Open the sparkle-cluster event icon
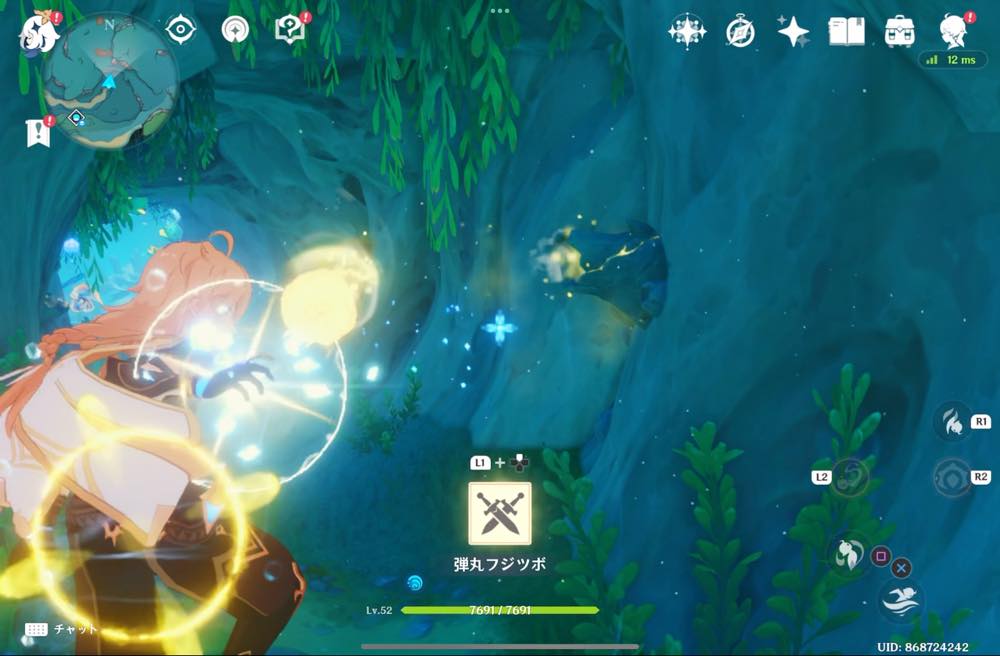The width and height of the screenshot is (1000, 656). [x=687, y=32]
